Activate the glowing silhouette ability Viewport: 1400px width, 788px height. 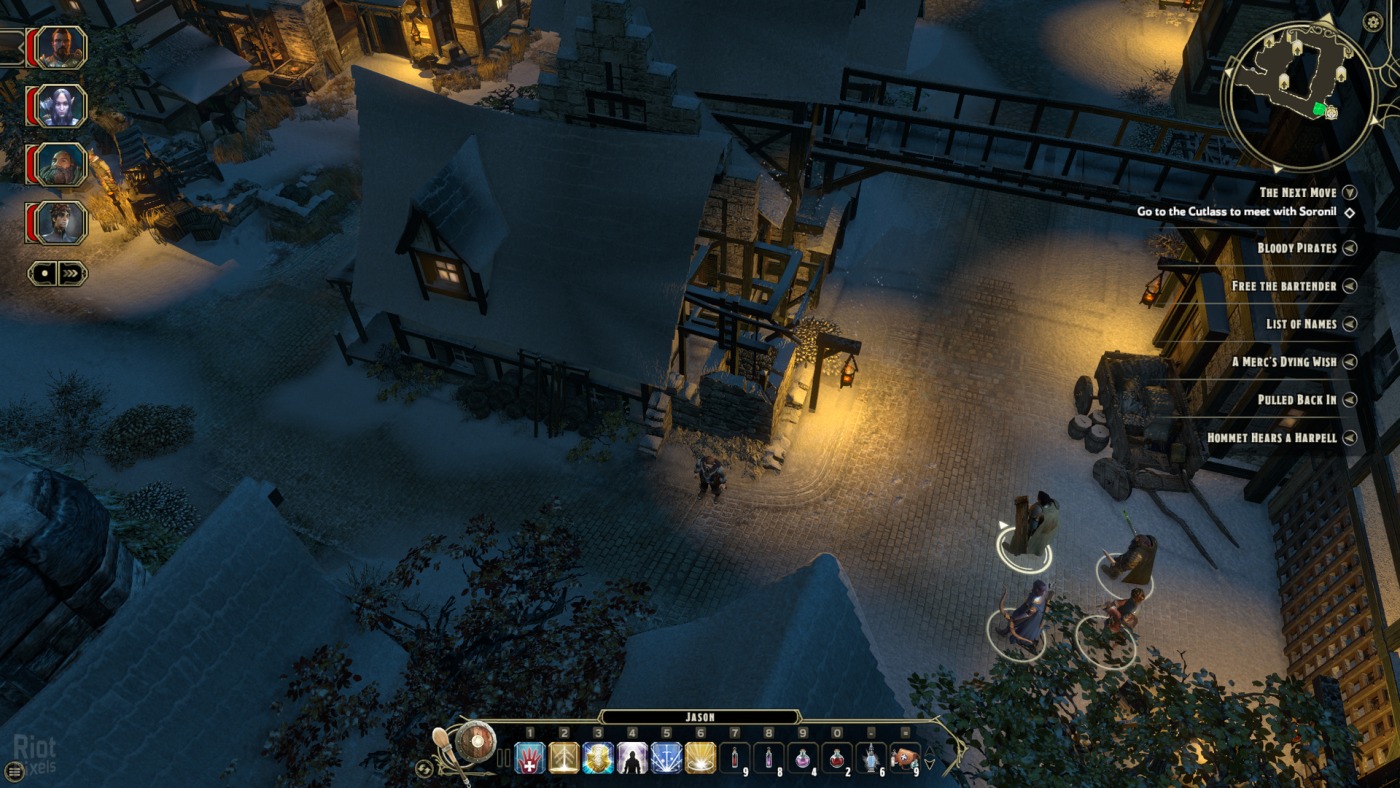632,758
